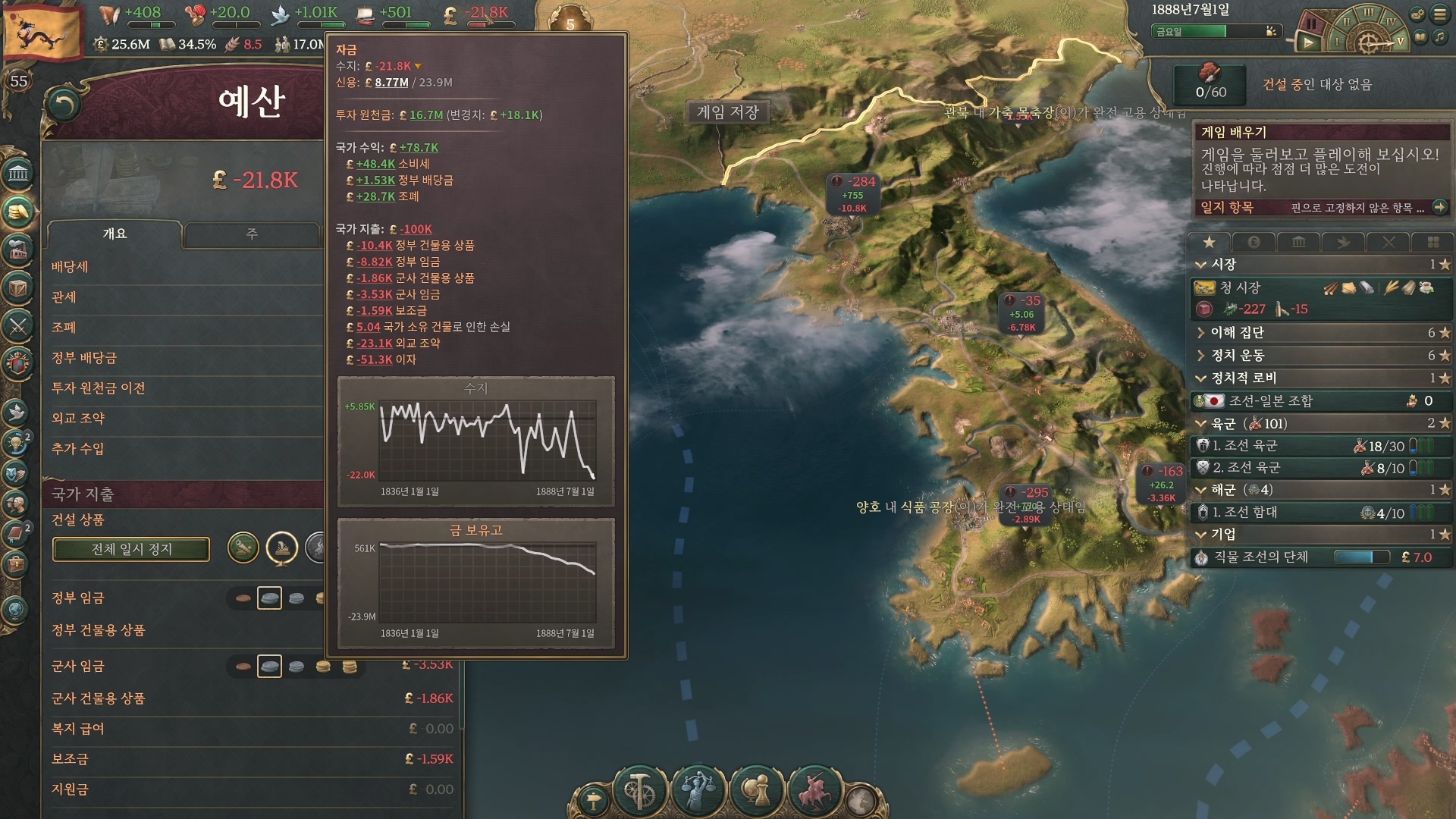The width and height of the screenshot is (1456, 819).
Task: Switch to the 주 states tab
Action: [251, 234]
